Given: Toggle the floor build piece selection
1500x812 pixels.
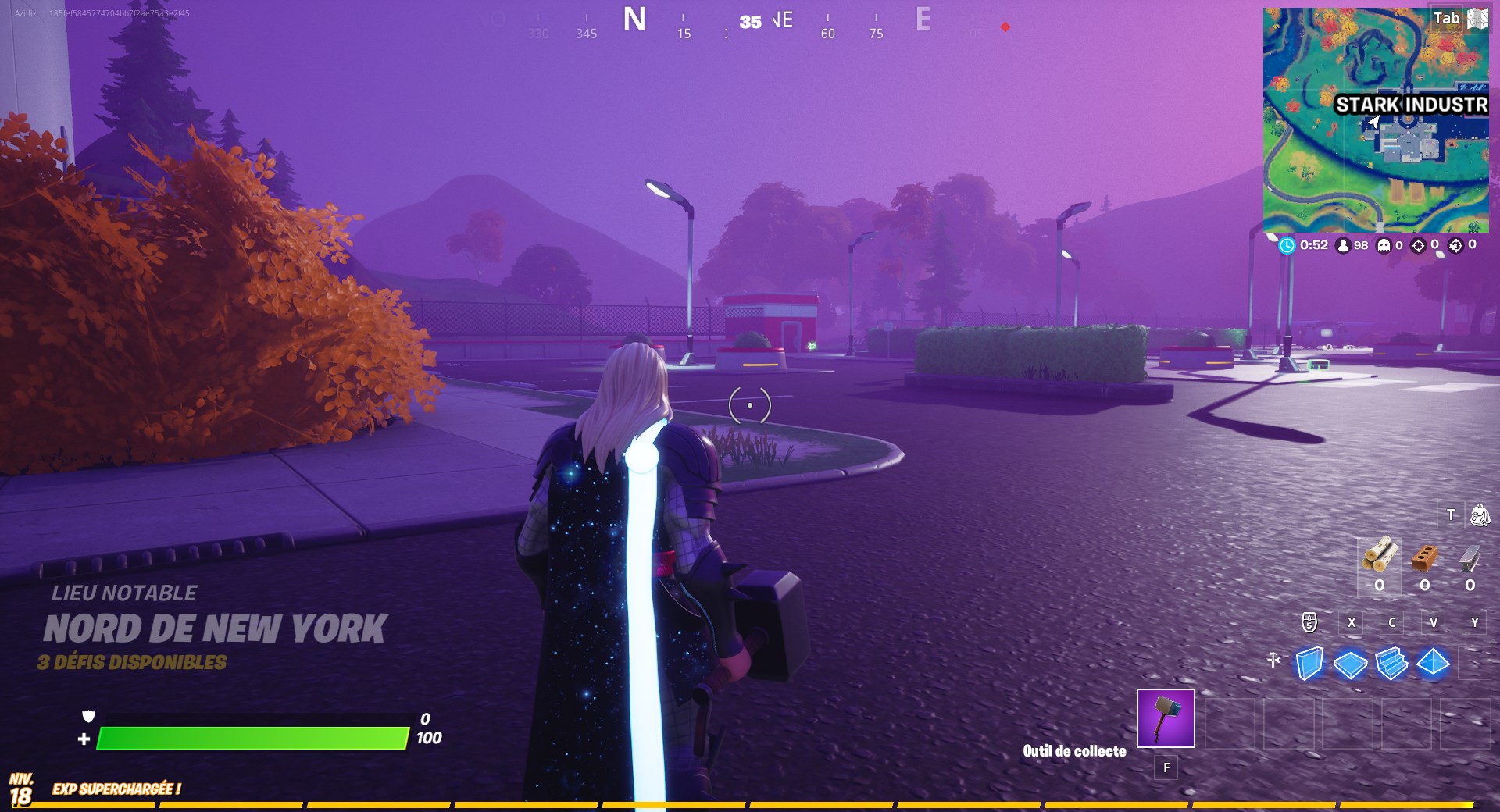Looking at the screenshot, I should pyautogui.click(x=1350, y=664).
